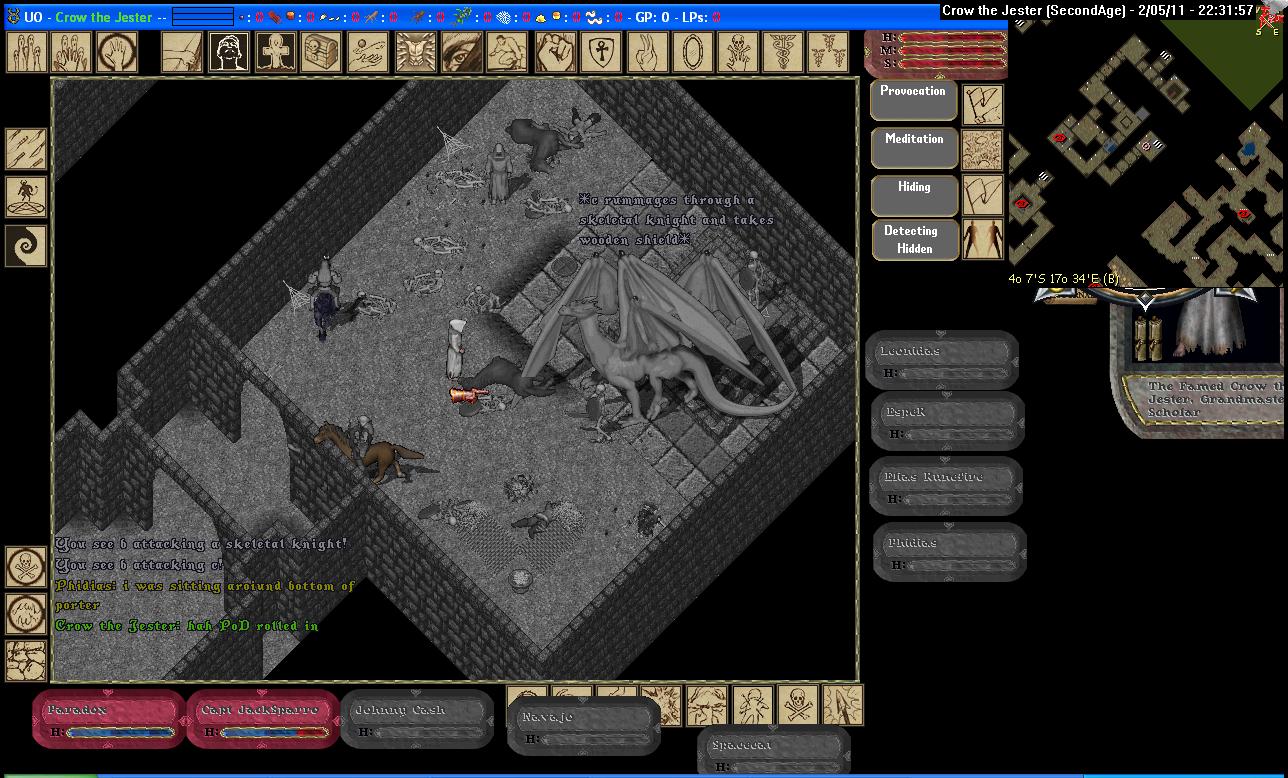Click the Navajo status bar
1288x778 pixels.
click(583, 726)
